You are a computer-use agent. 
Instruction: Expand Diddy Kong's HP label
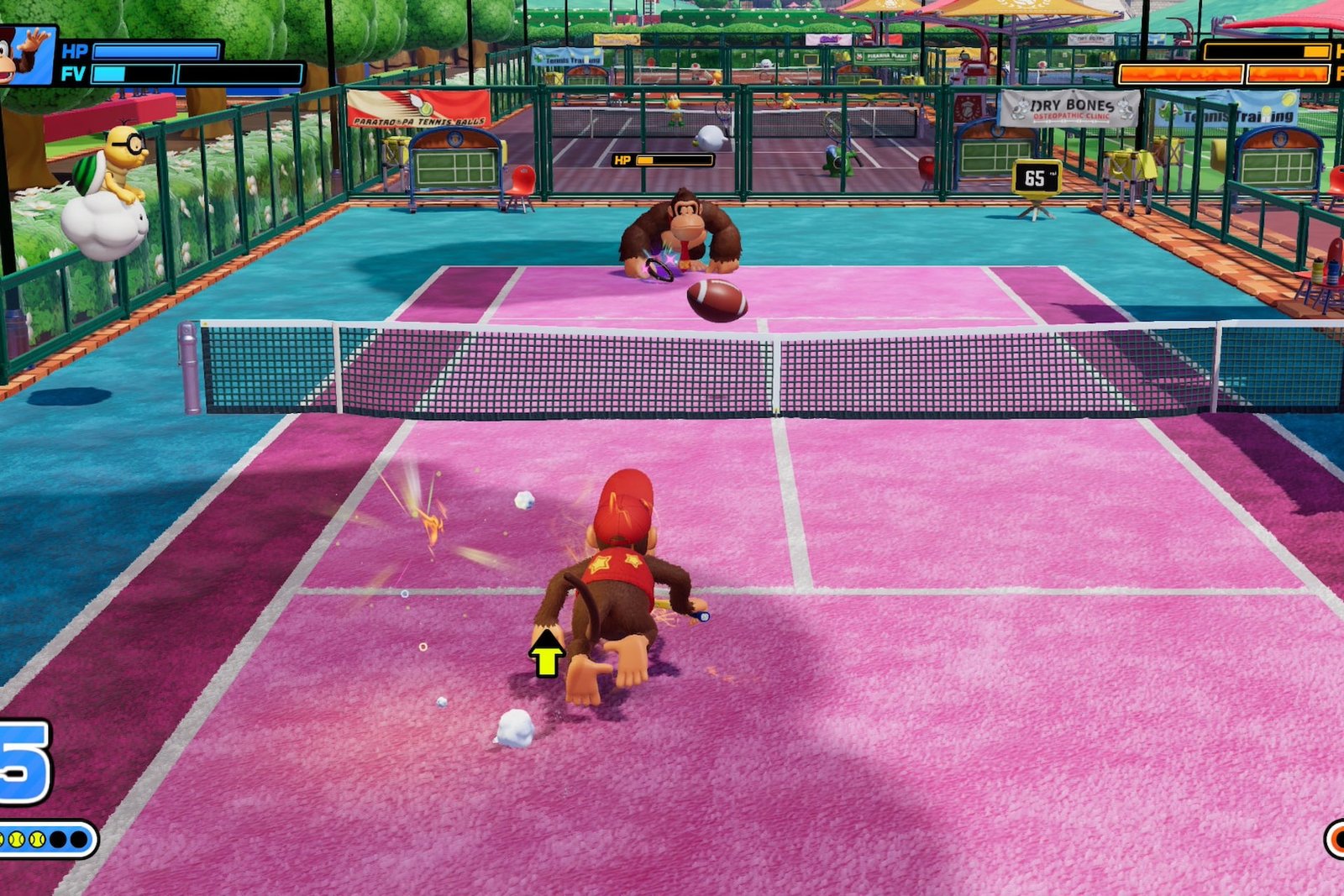75,50
